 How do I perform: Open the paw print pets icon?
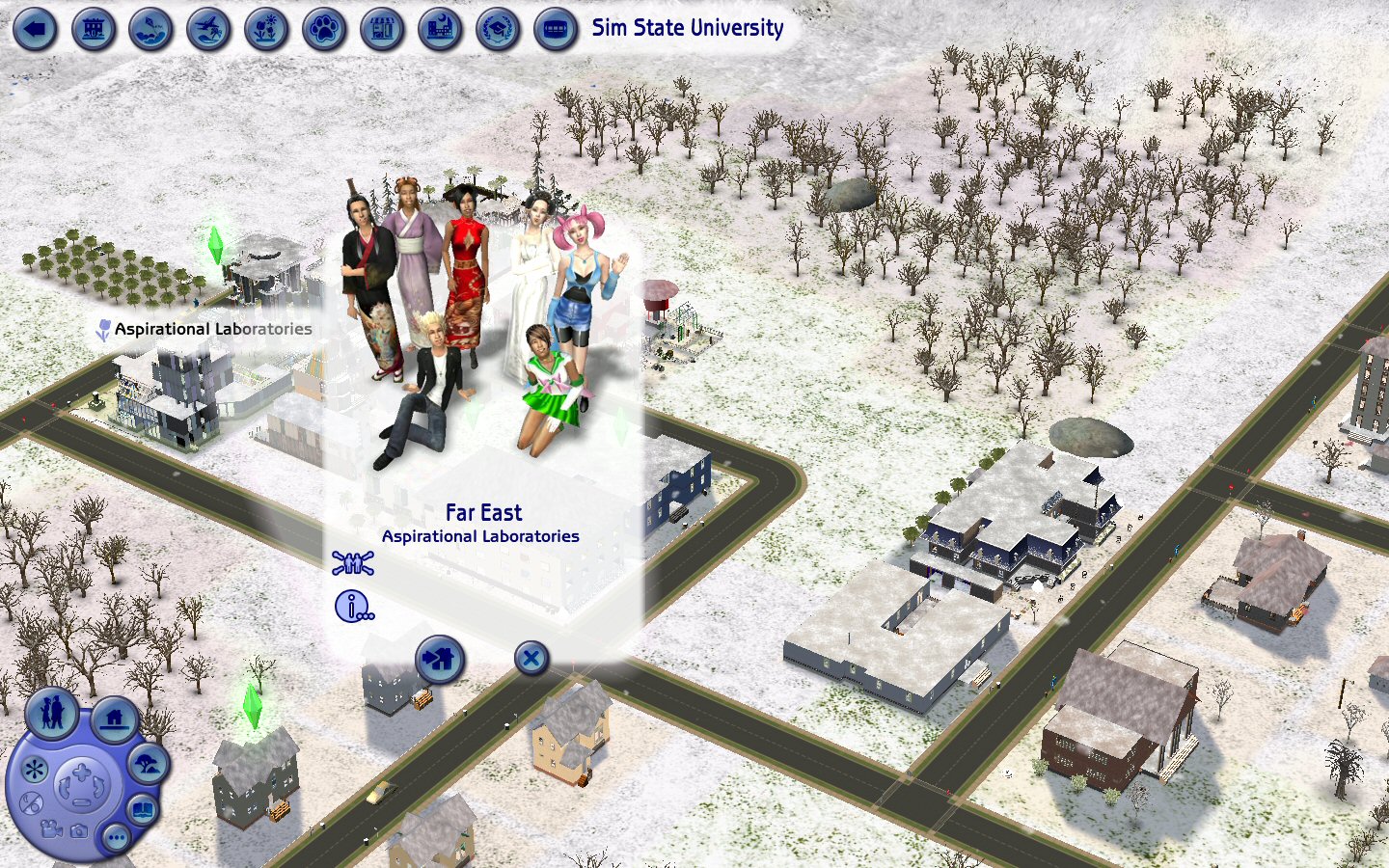coord(324,29)
